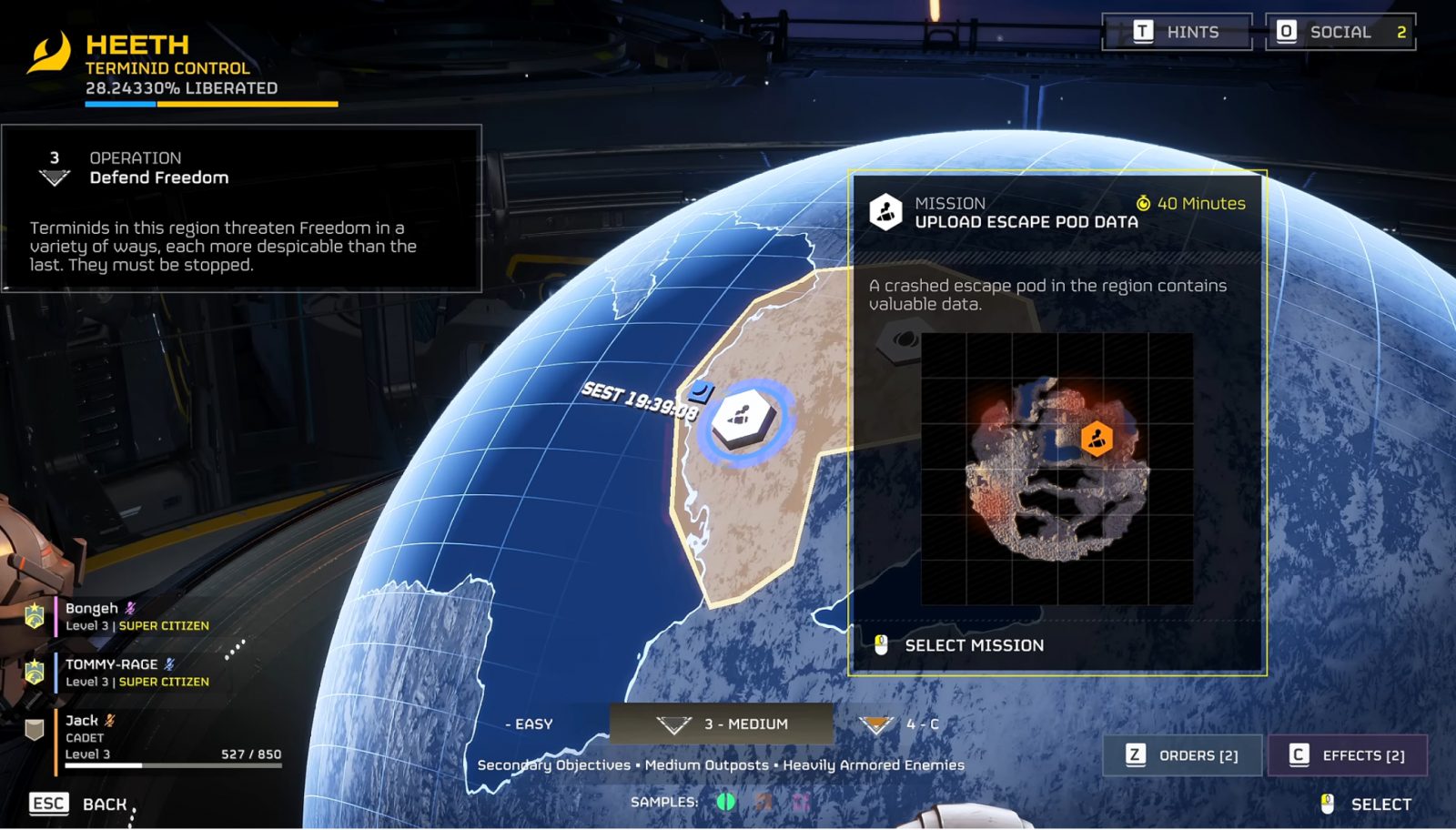Open the Hints panel

(1177, 32)
